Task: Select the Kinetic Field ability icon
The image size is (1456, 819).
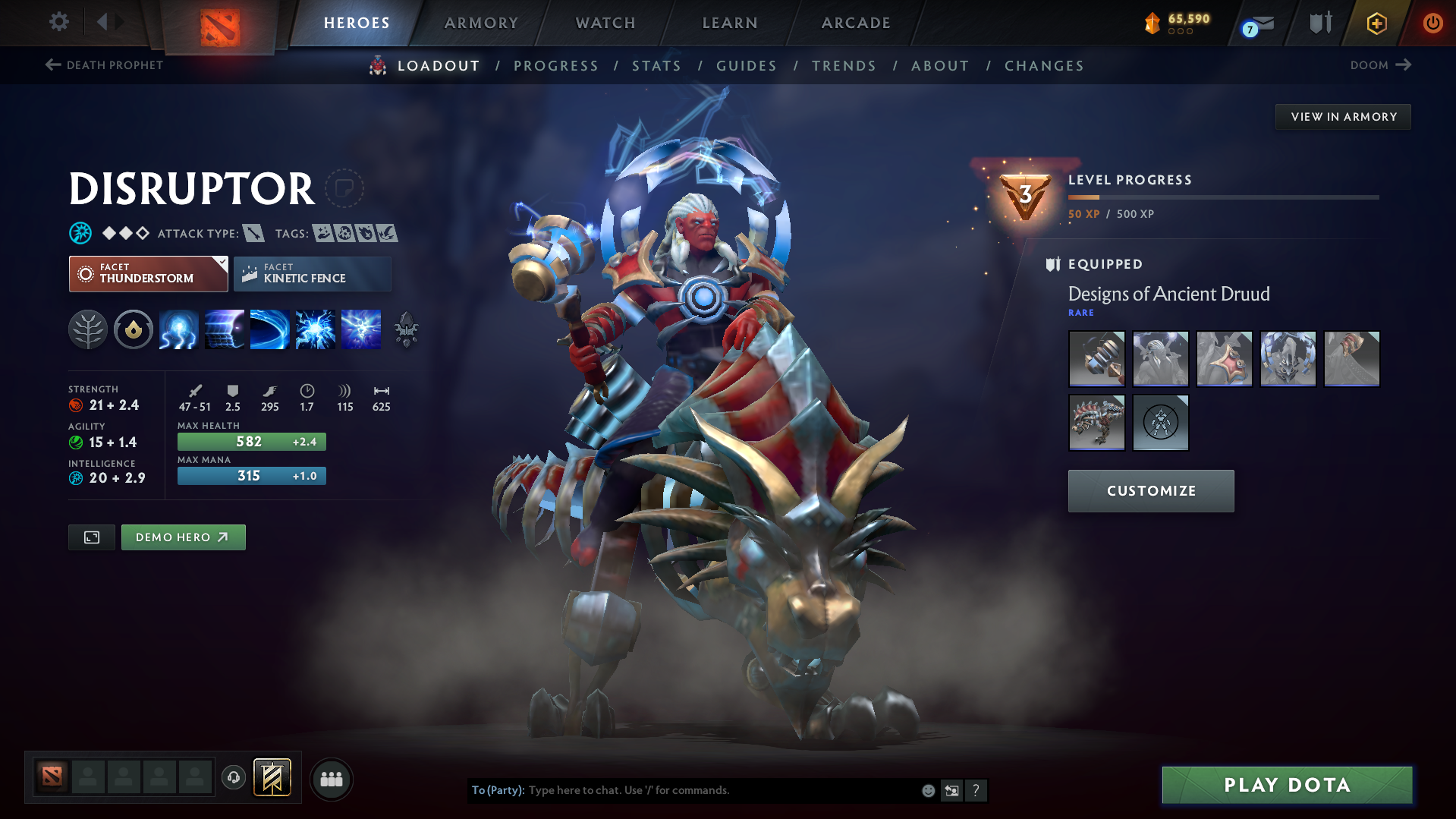Action: [270, 329]
